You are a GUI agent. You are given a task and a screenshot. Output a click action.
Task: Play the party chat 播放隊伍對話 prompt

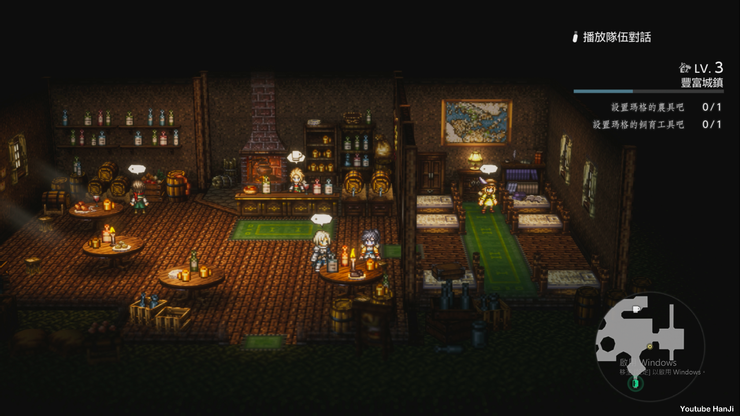[x=610, y=37]
